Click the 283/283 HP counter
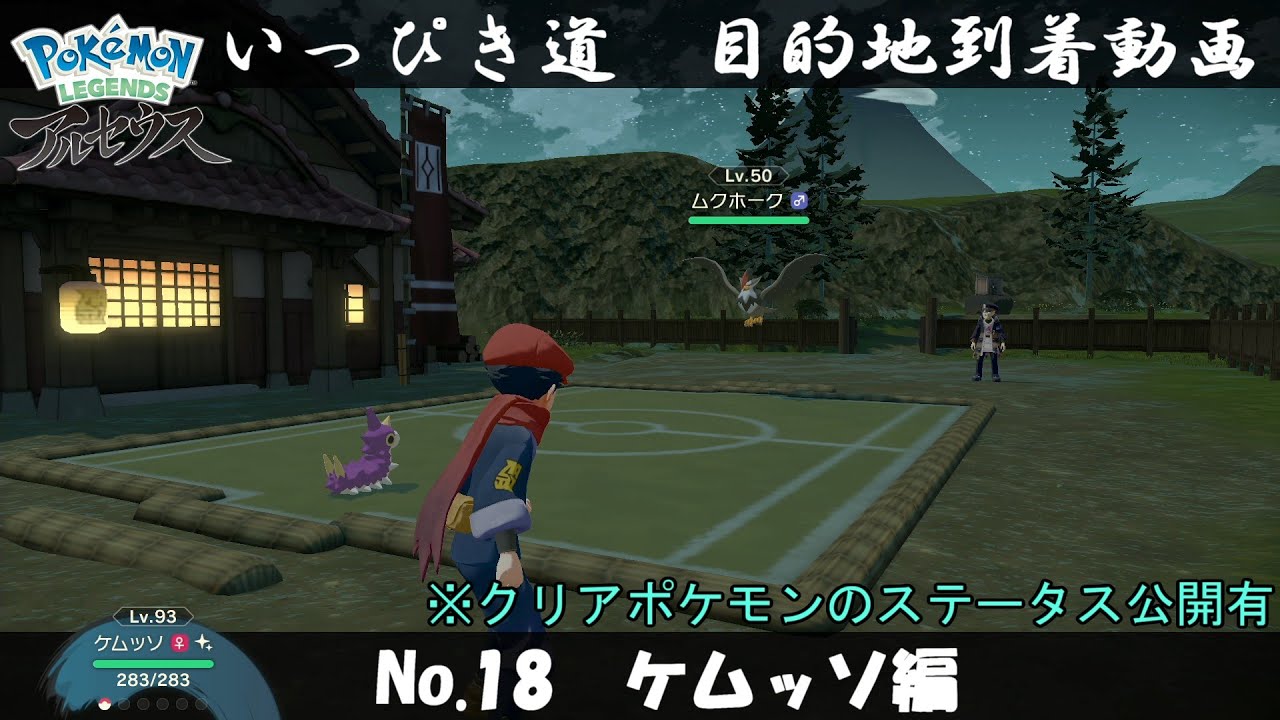The height and width of the screenshot is (720, 1280). tap(153, 679)
